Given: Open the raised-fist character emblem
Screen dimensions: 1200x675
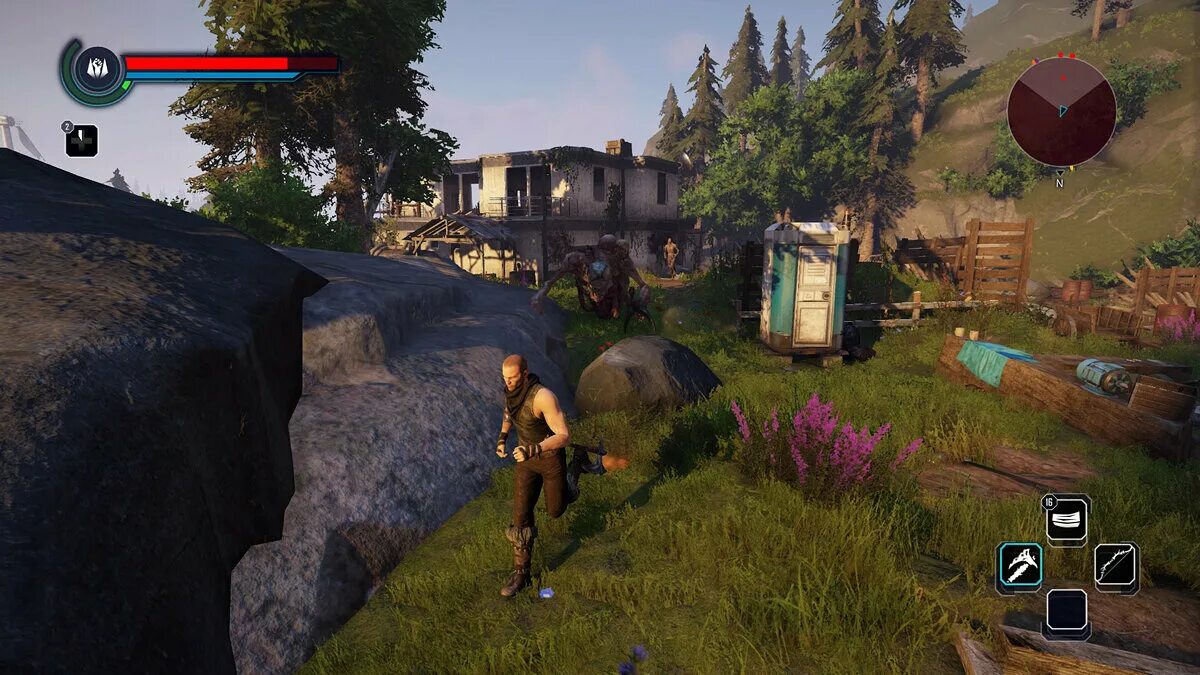Looking at the screenshot, I should pyautogui.click(x=97, y=71).
